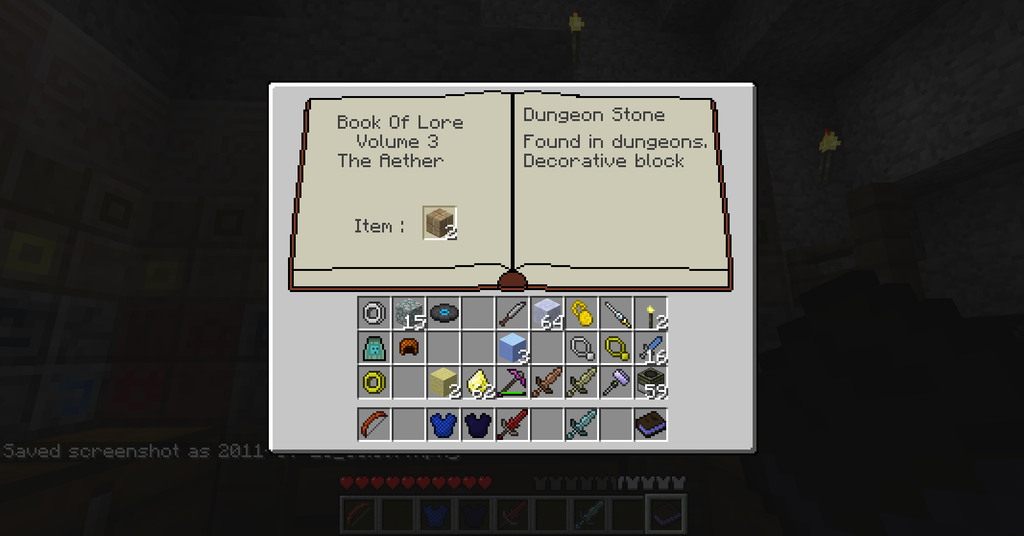Select the teal cape item
Viewport: 1024px width, 536px height.
coord(374,347)
